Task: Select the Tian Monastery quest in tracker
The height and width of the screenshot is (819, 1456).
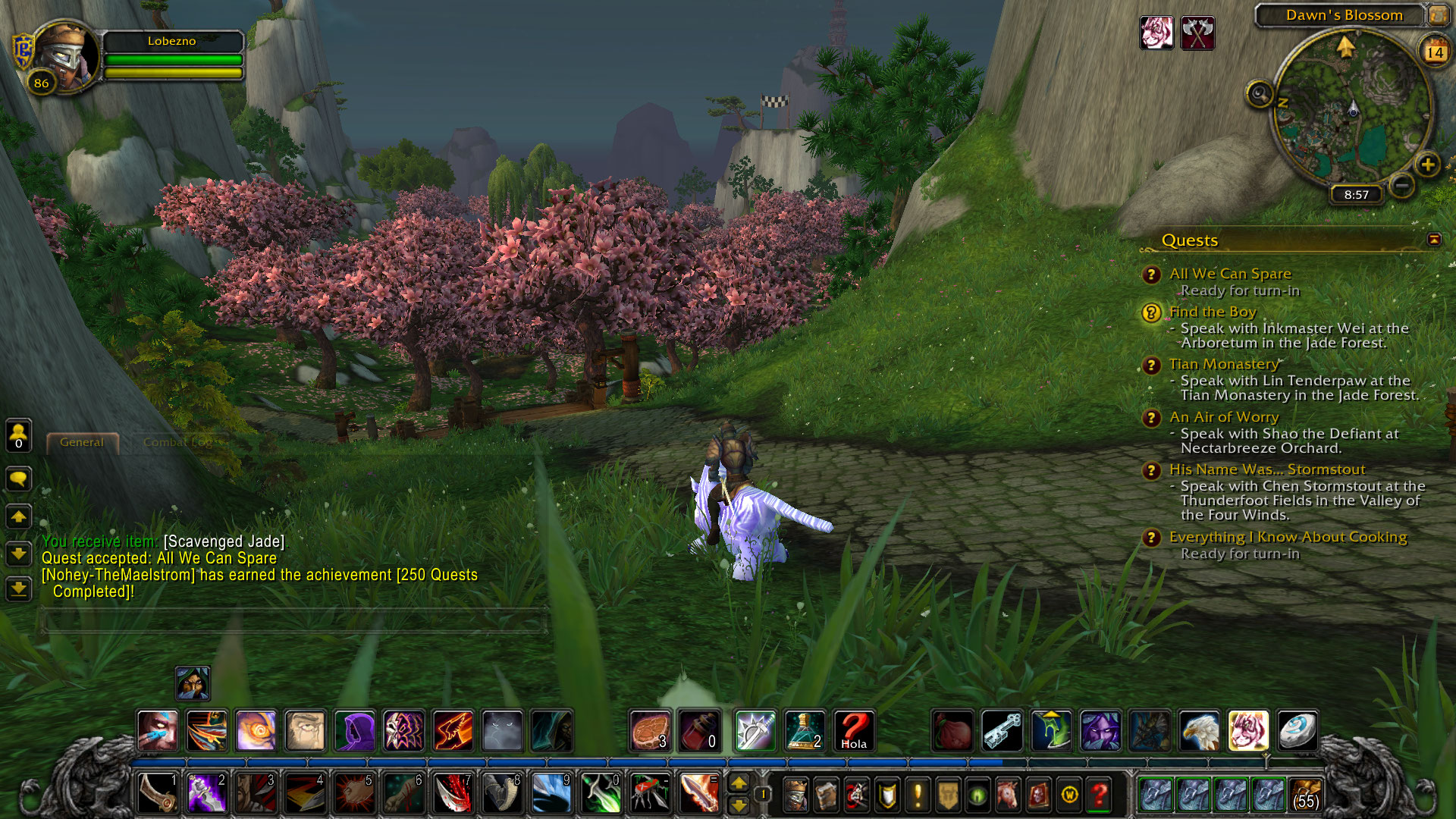Action: pos(1223,364)
